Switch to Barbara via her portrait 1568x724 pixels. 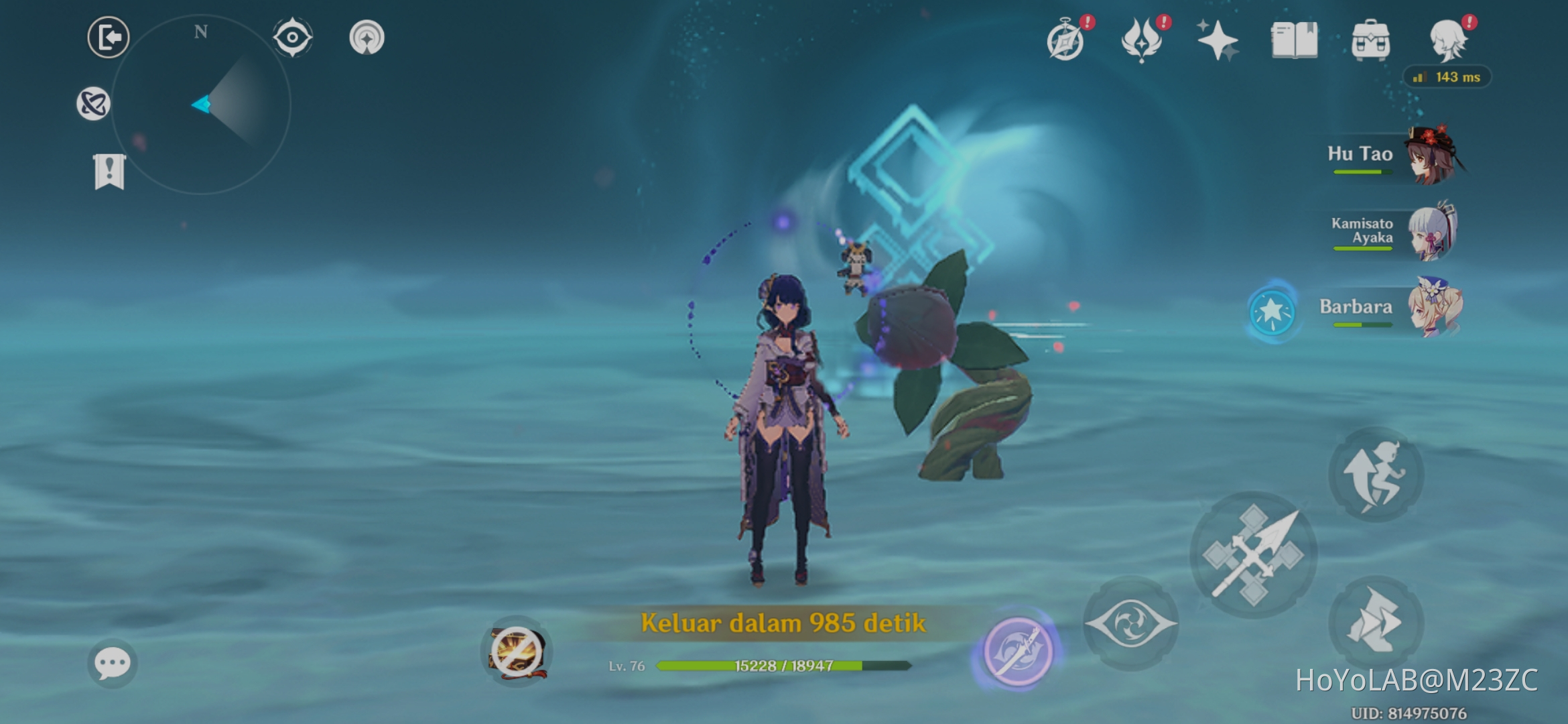(x=1436, y=308)
